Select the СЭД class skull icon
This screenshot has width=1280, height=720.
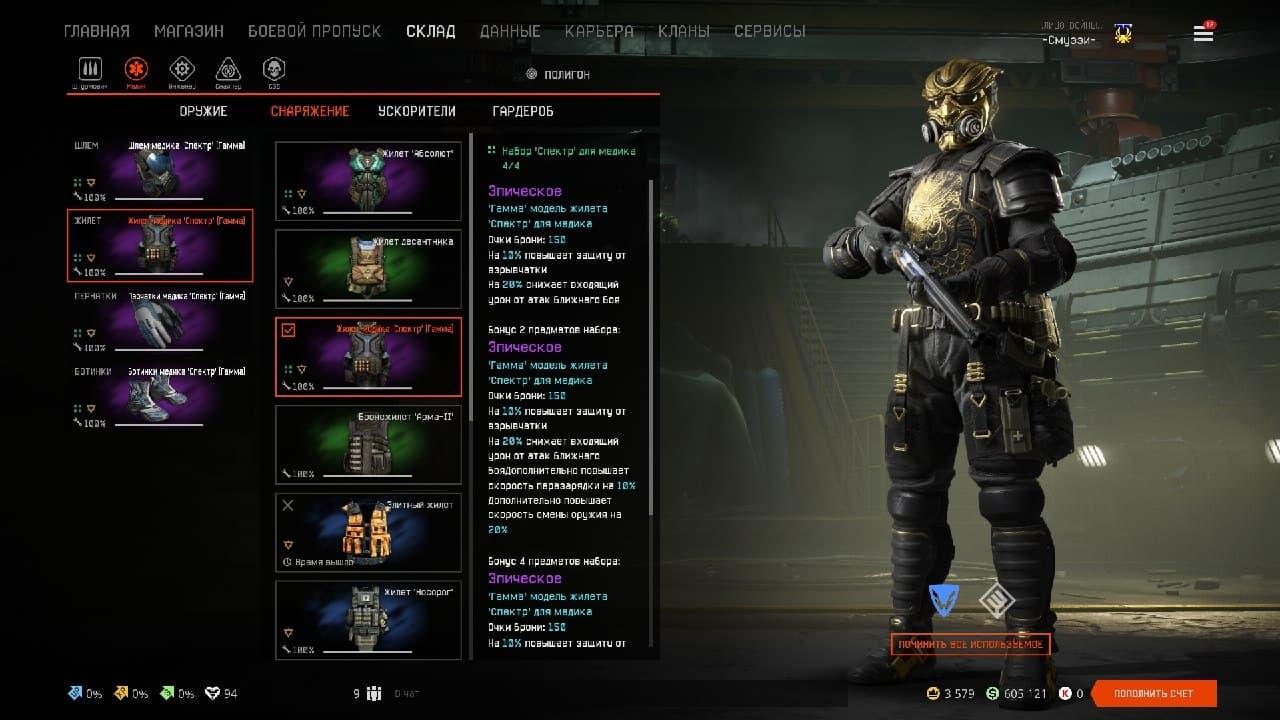pos(273,70)
